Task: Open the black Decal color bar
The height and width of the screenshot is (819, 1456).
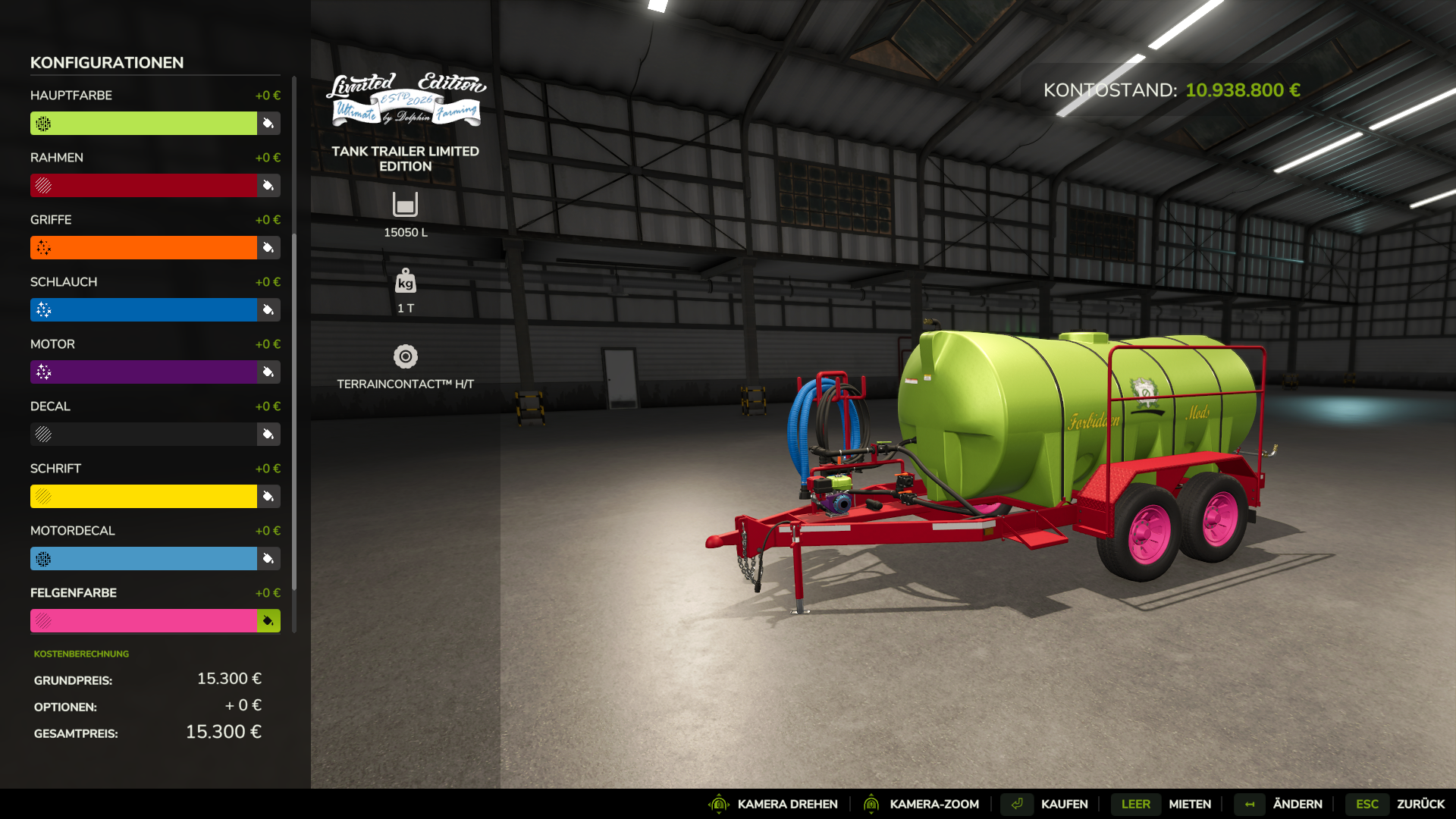Action: tap(144, 435)
